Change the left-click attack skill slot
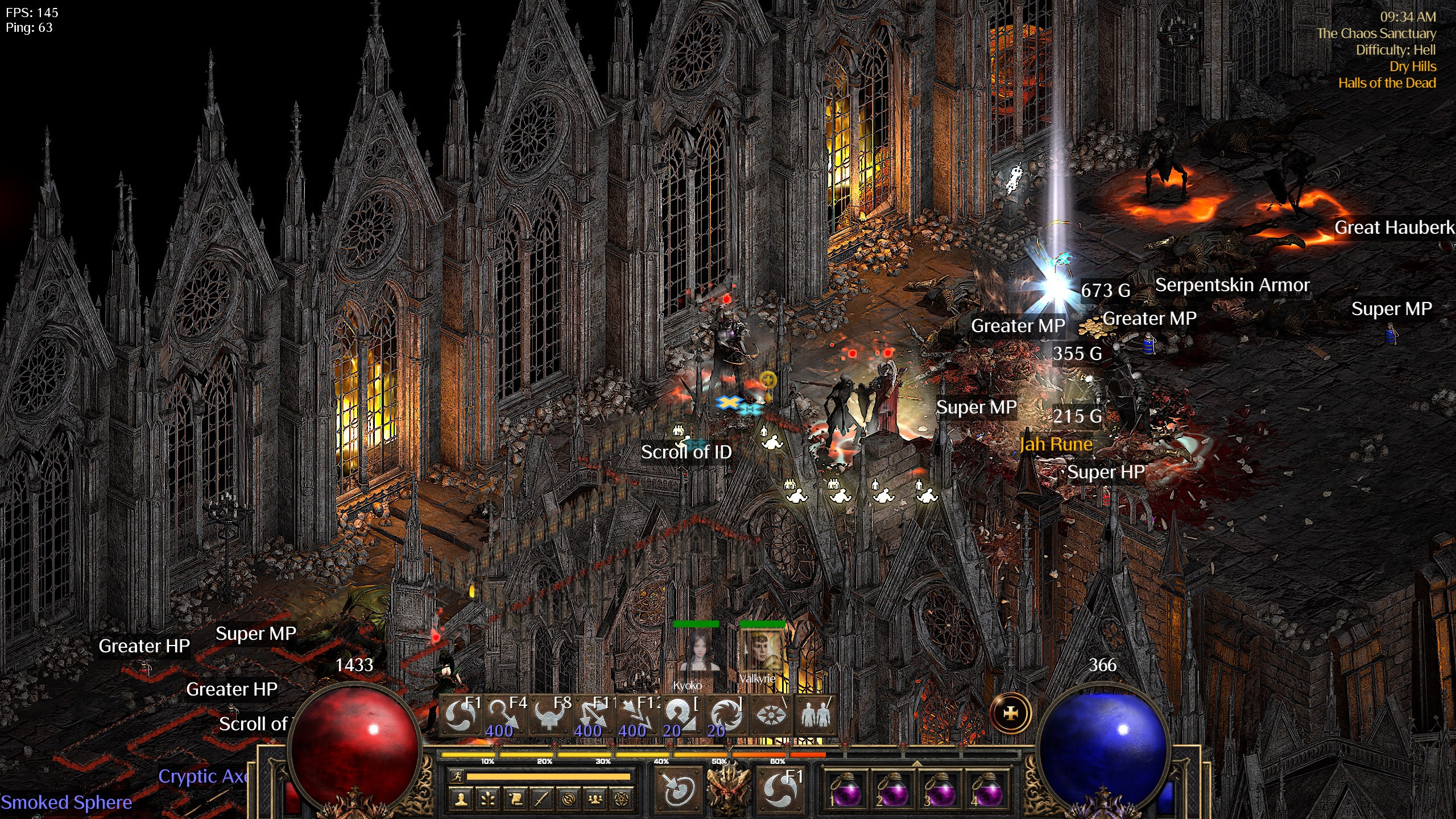This screenshot has height=819, width=1456. click(677, 788)
